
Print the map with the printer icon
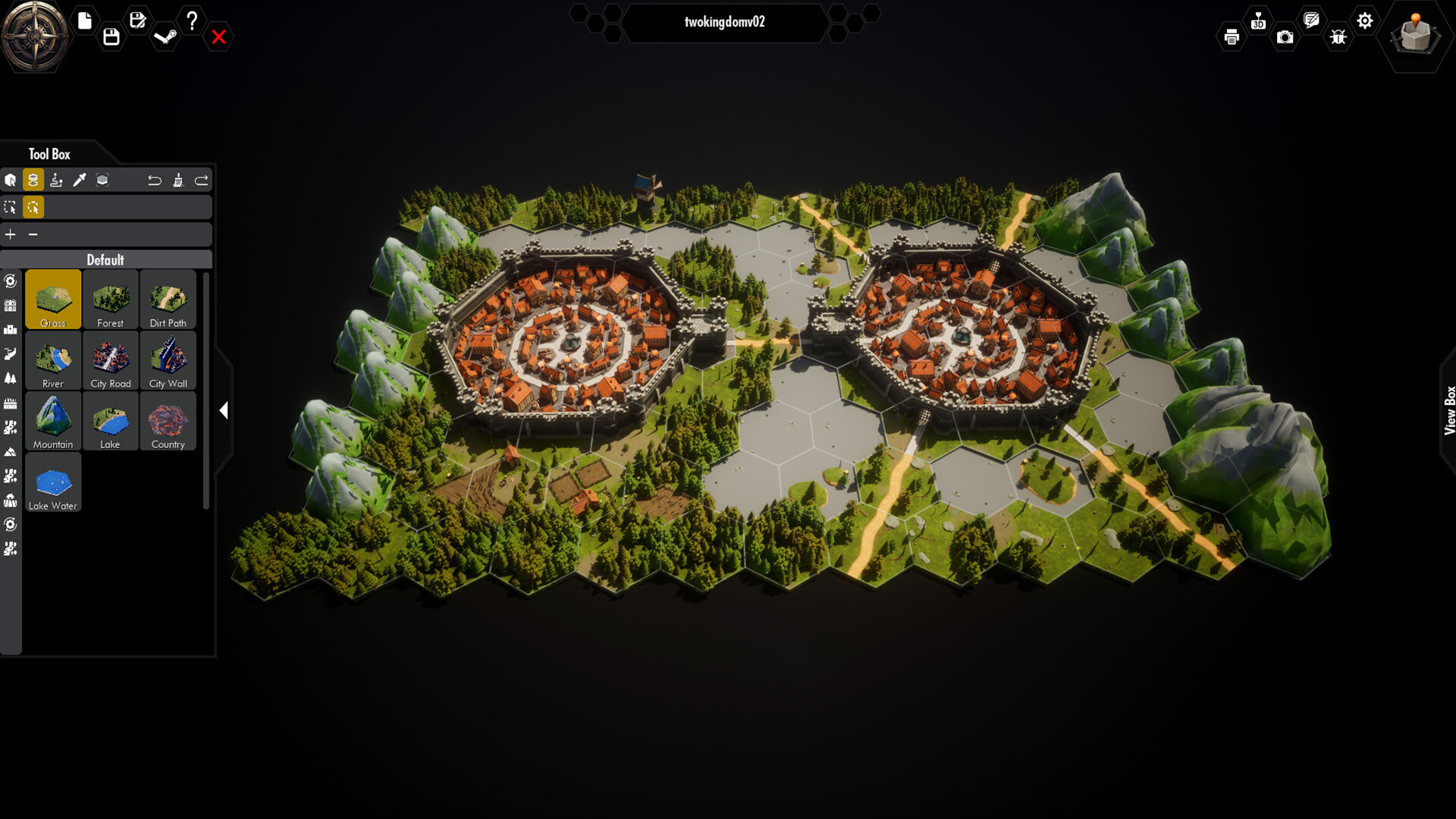click(1232, 36)
